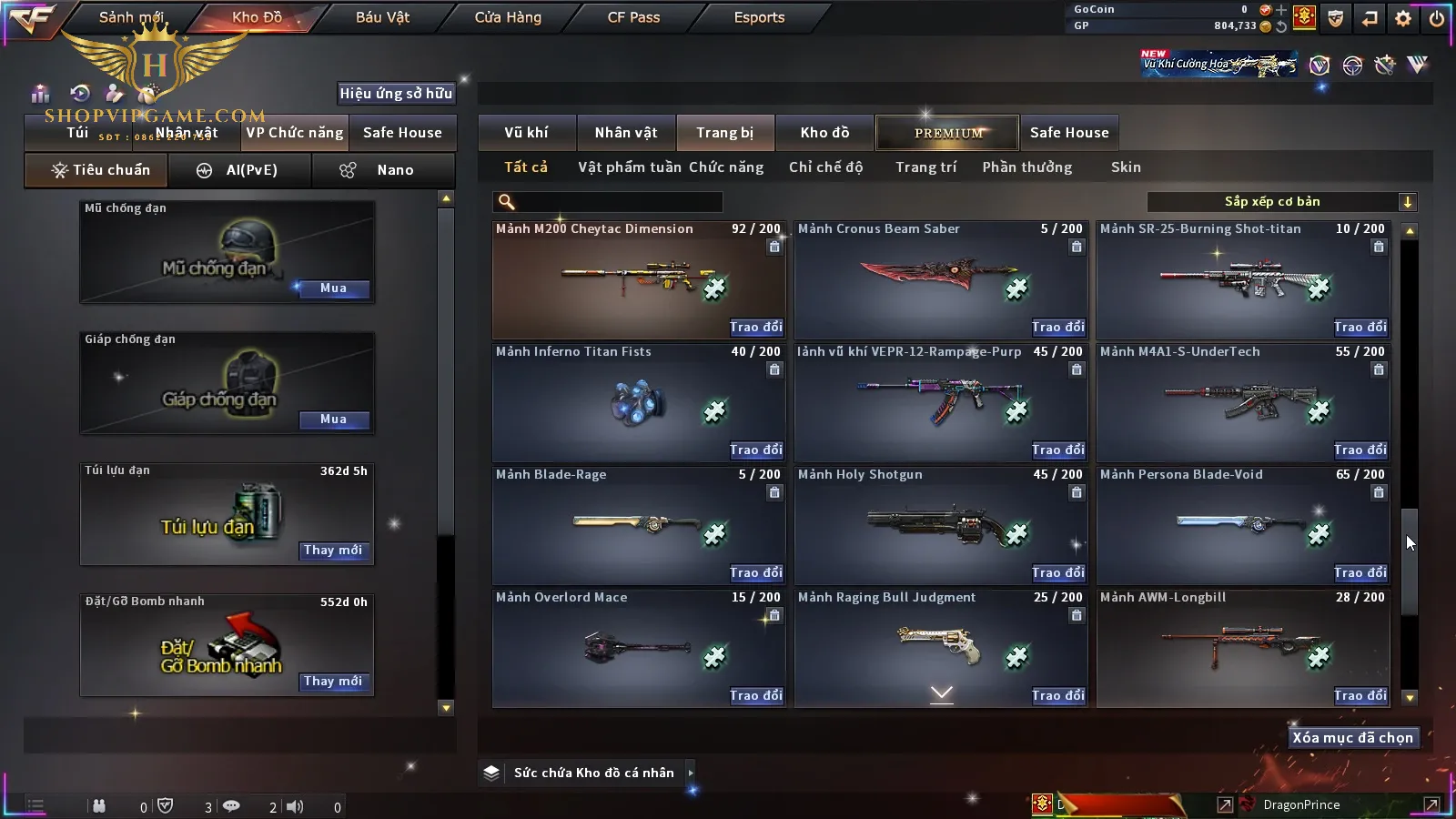Click the power icon to exit
The width and height of the screenshot is (1456, 819).
point(1437,17)
